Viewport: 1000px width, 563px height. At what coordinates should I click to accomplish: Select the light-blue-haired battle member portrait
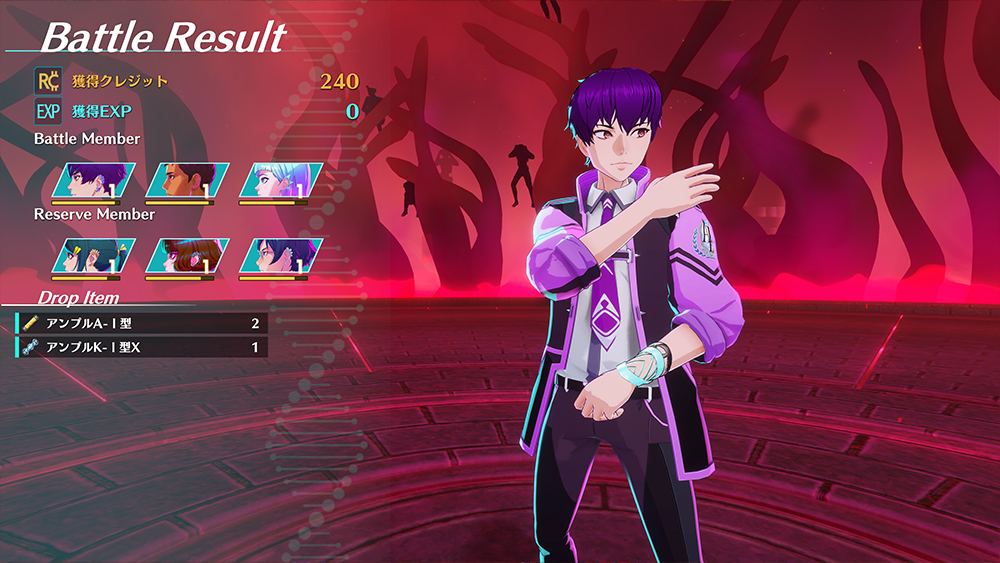tap(281, 181)
